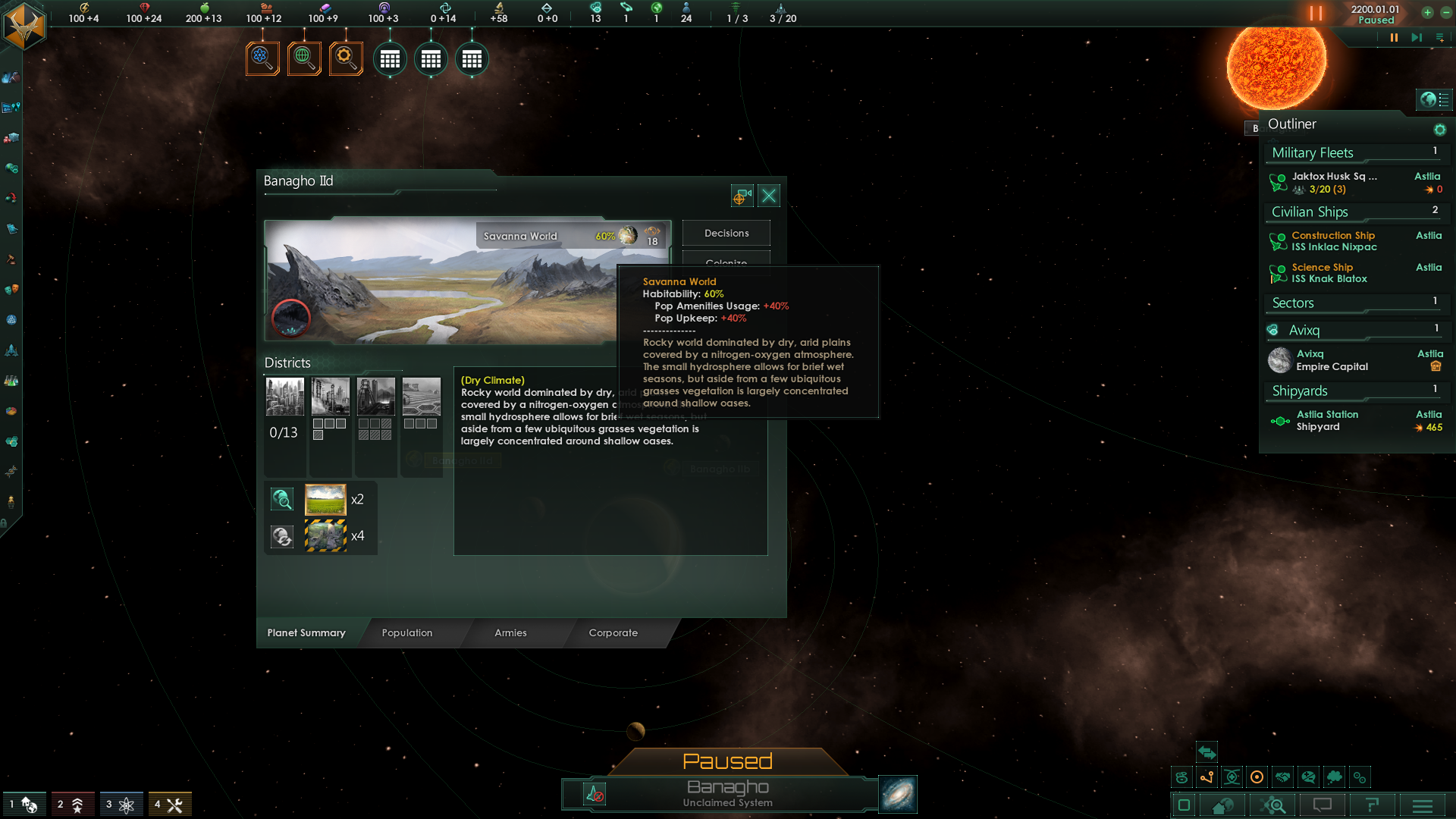Open the galaxy map view
Image resolution: width=1456 pixels, height=819 pixels.
pos(898,794)
